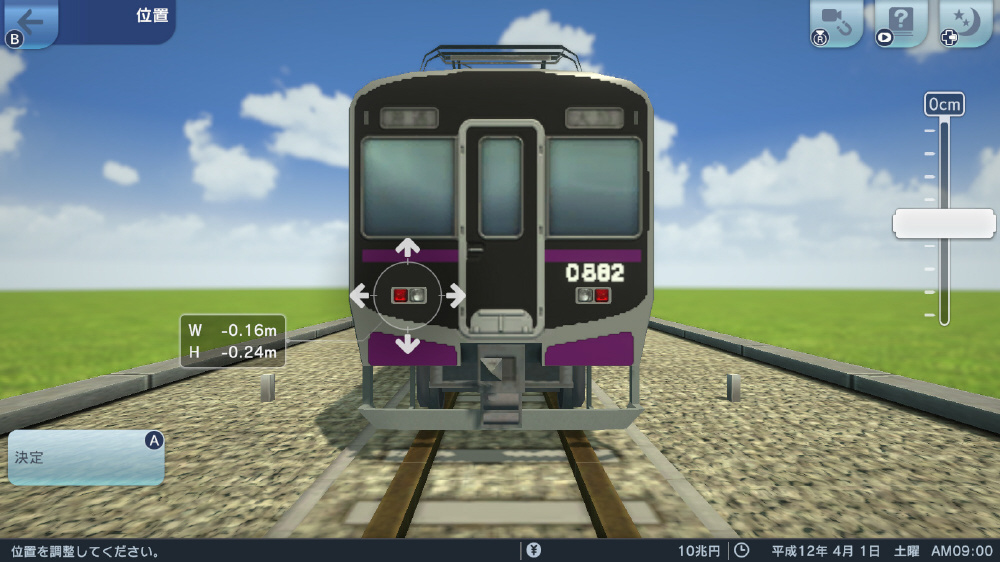Click the yen money icon in status bar

534,550
